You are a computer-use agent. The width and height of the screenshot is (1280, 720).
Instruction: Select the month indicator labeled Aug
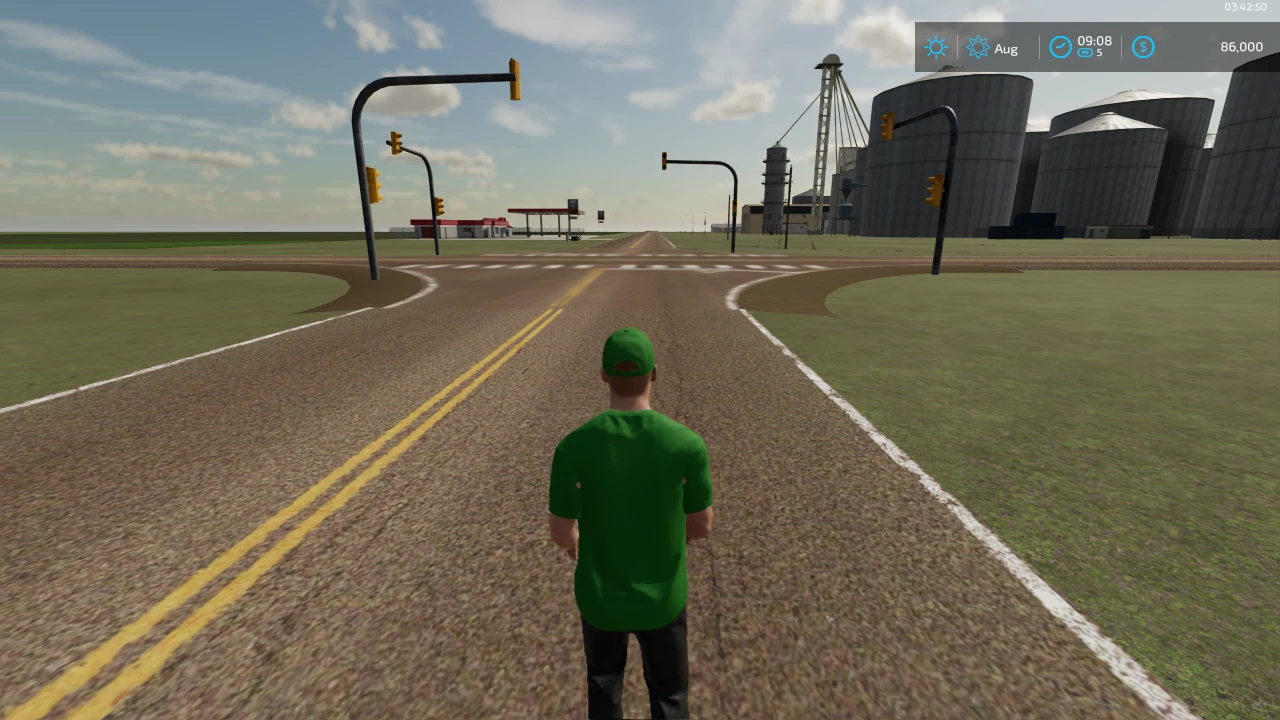(1006, 48)
